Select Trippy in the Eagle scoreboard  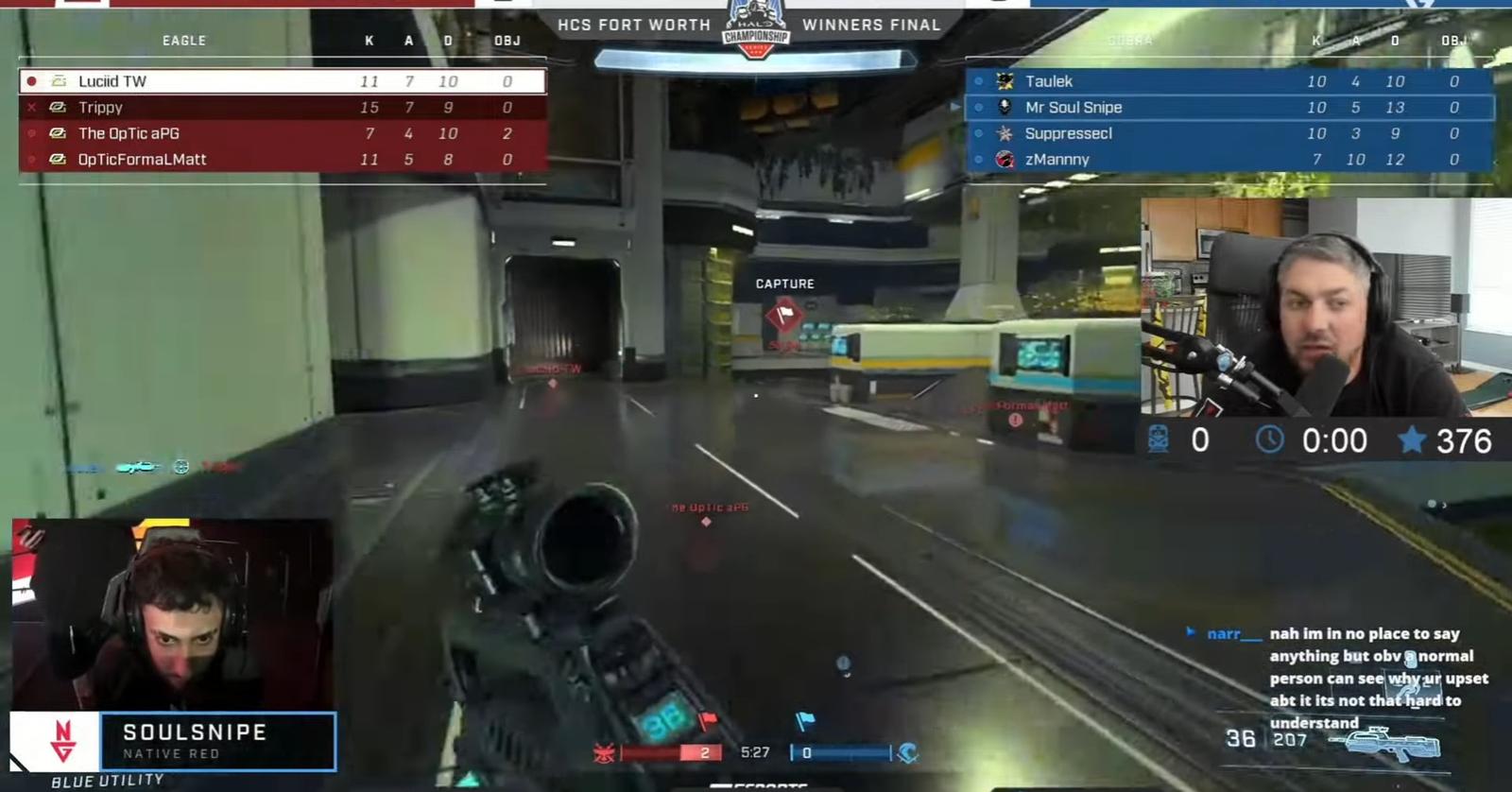point(282,108)
